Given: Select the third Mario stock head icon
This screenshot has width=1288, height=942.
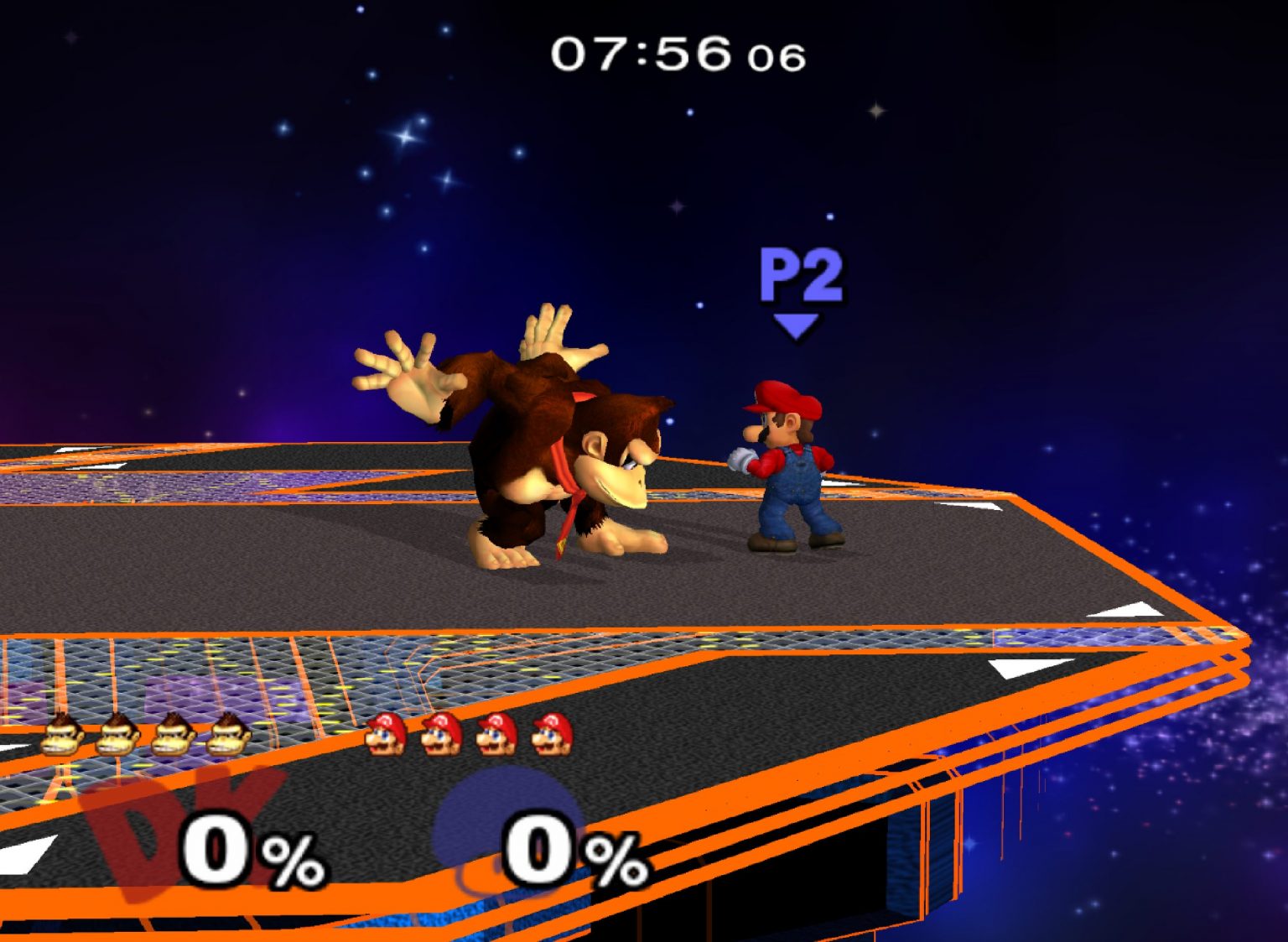Looking at the screenshot, I should (496, 735).
